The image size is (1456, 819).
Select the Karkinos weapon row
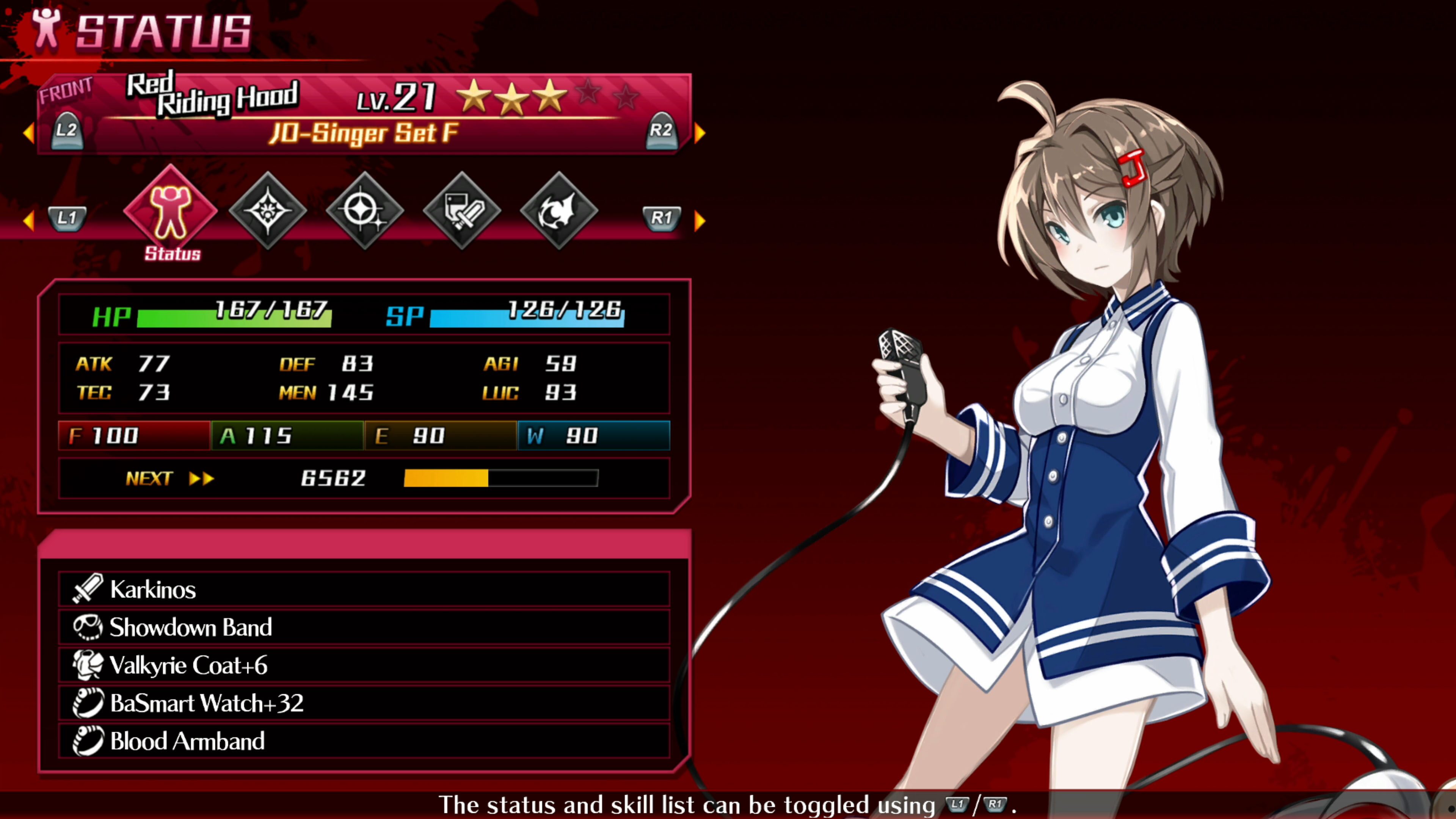pos(364,589)
